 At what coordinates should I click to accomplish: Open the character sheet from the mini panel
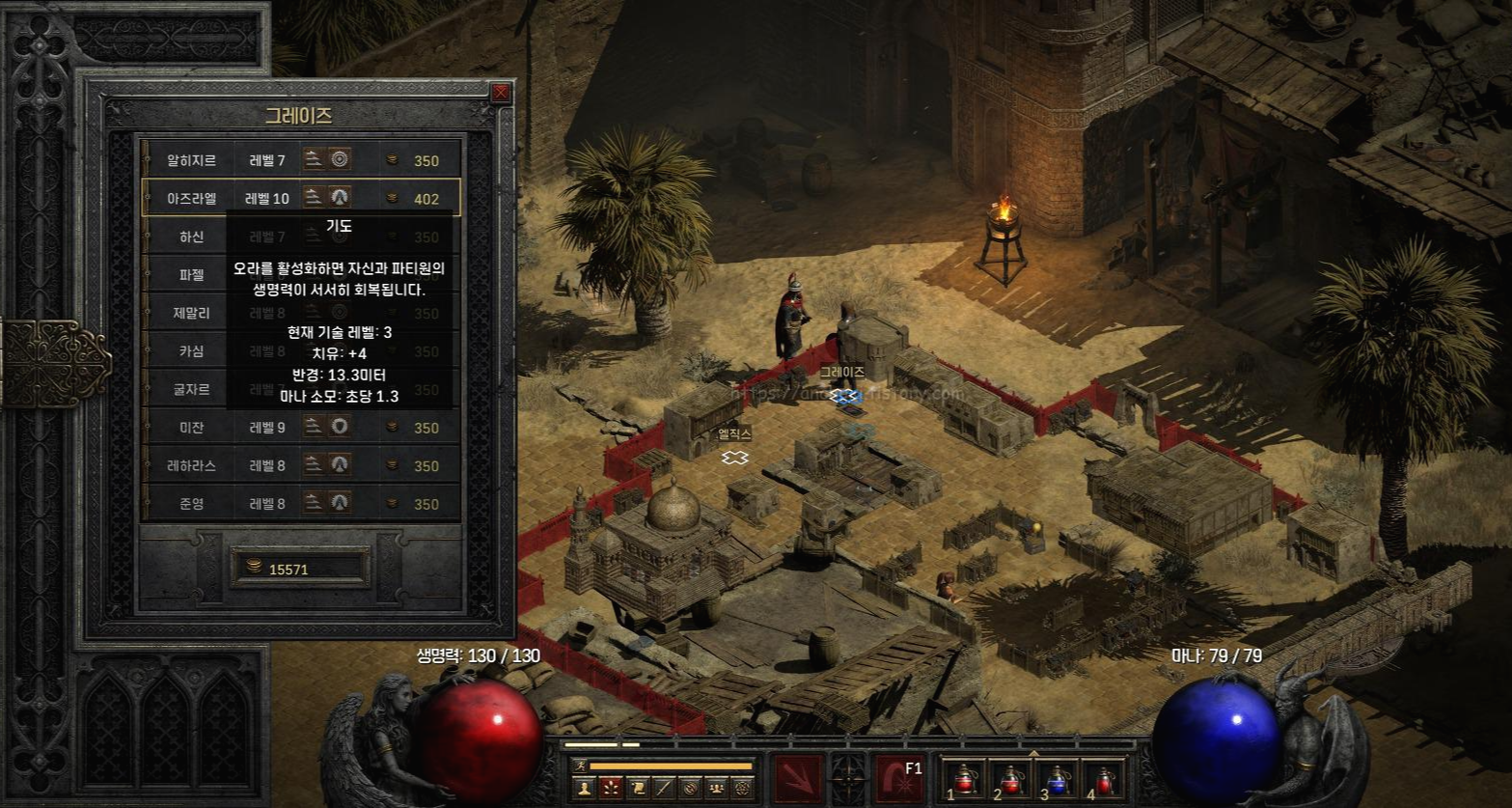tap(584, 788)
